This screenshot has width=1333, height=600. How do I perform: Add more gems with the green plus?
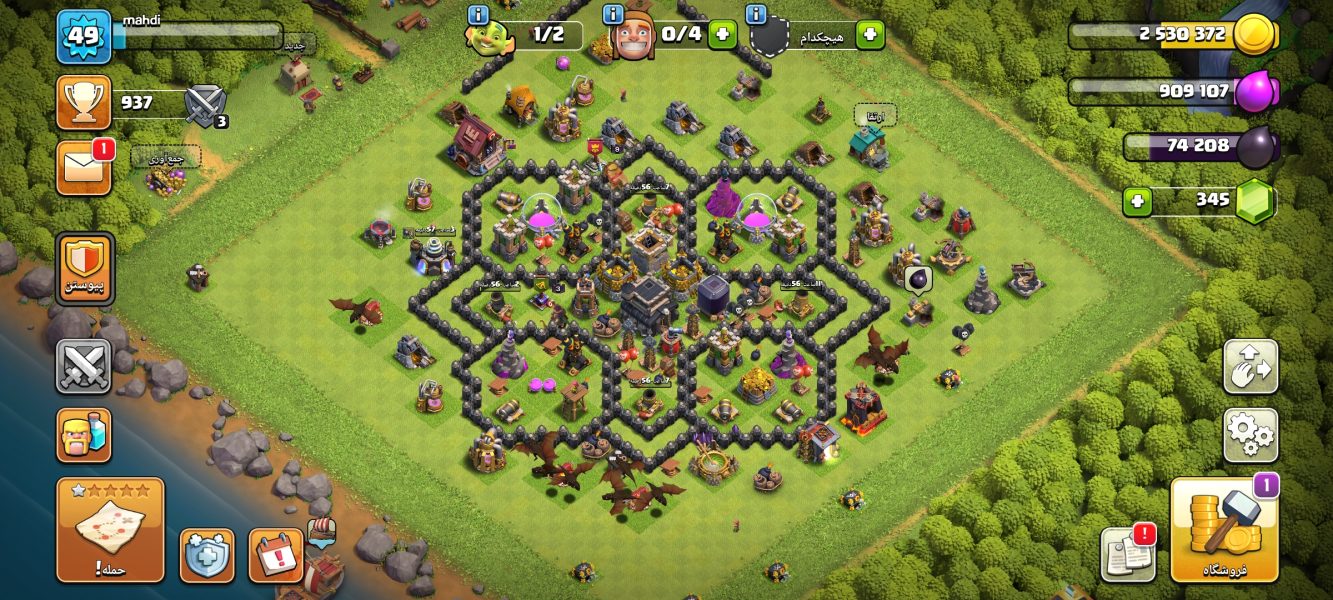click(x=1137, y=201)
